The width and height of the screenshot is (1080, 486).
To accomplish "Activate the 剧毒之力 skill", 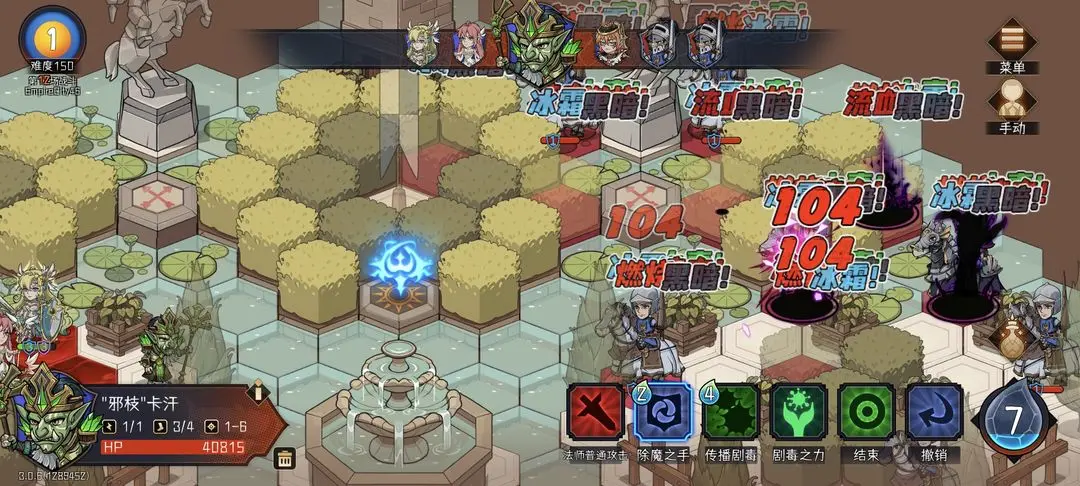I will coord(798,411).
